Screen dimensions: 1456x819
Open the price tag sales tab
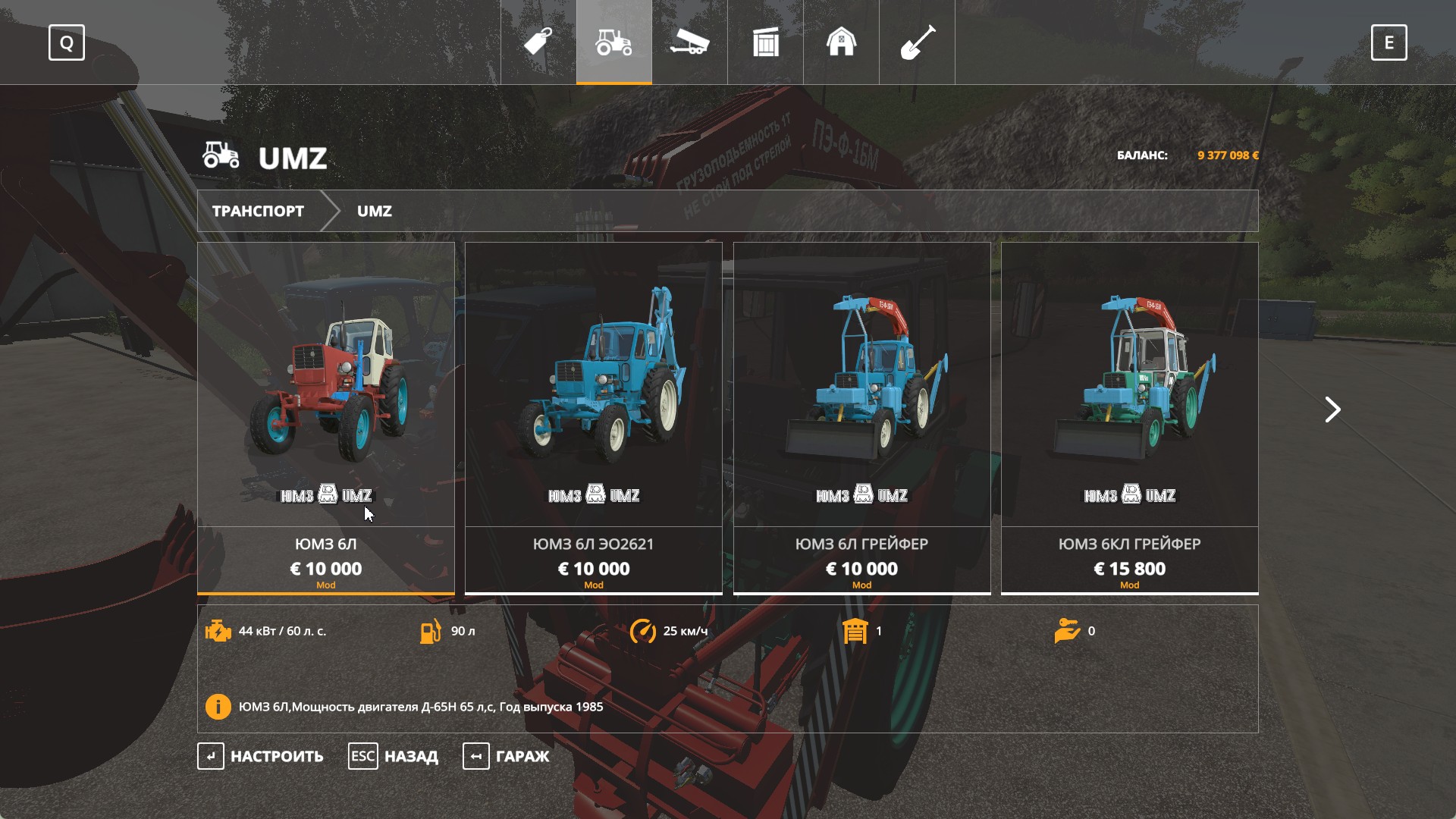point(538,42)
